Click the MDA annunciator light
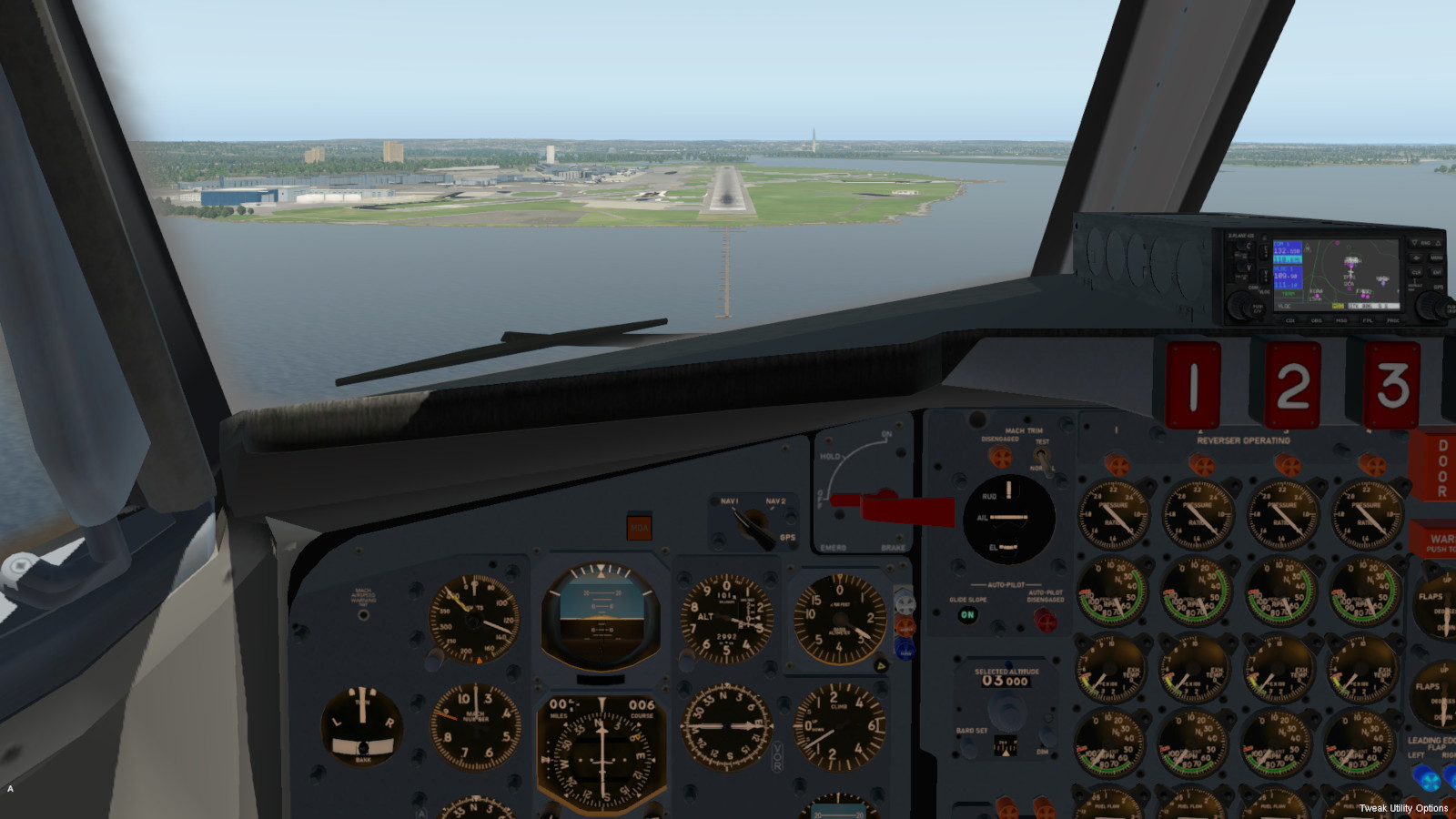The width and height of the screenshot is (1456, 819). (x=639, y=527)
